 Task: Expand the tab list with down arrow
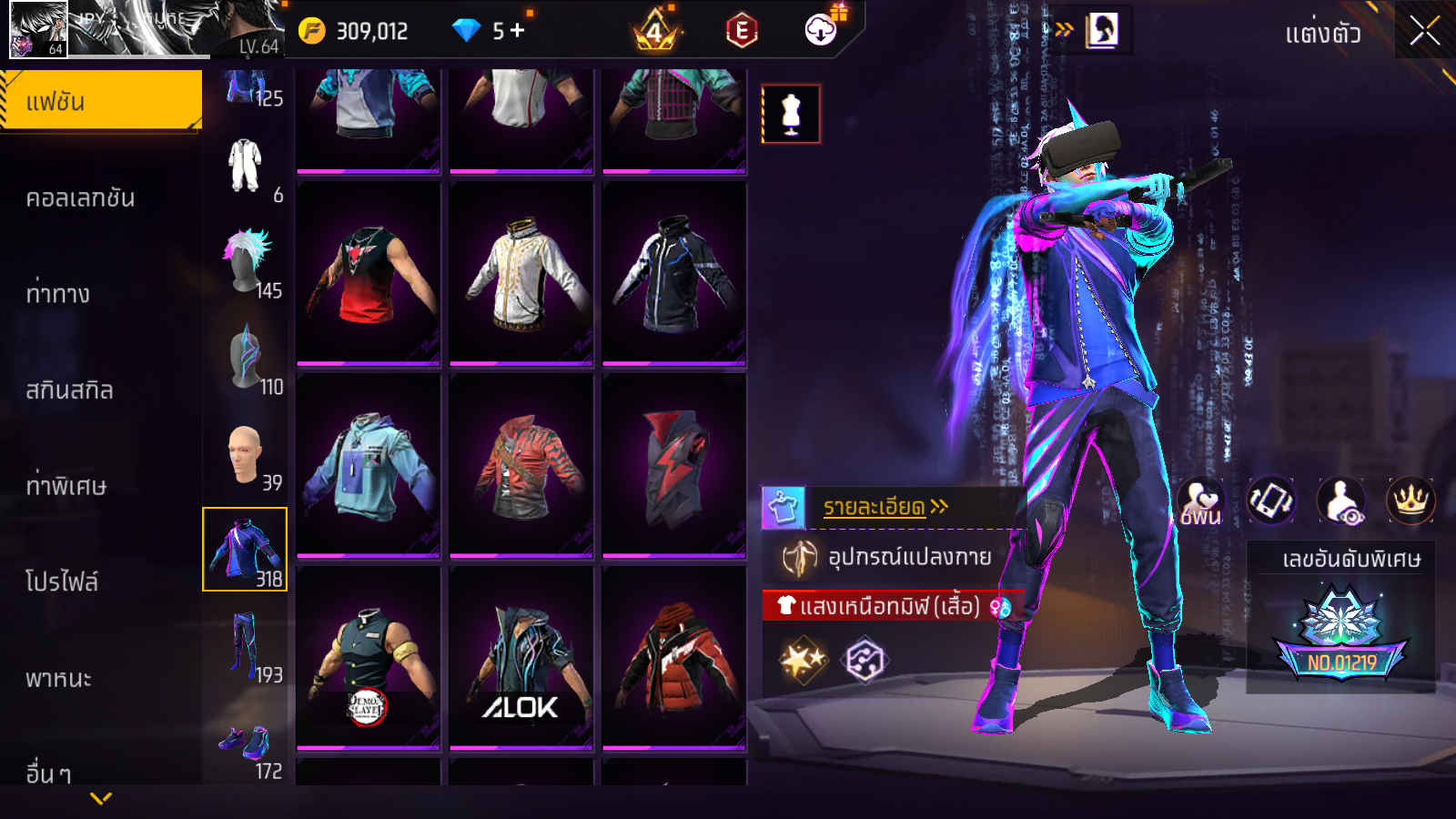tap(101, 798)
